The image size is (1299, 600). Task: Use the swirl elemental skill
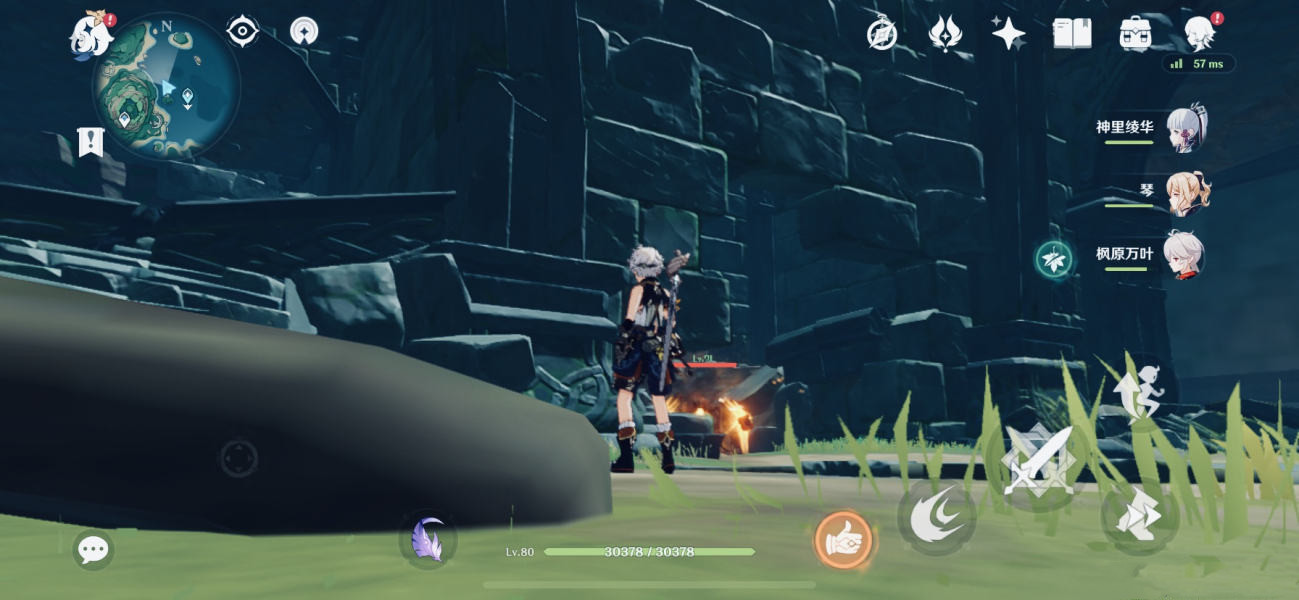(936, 516)
